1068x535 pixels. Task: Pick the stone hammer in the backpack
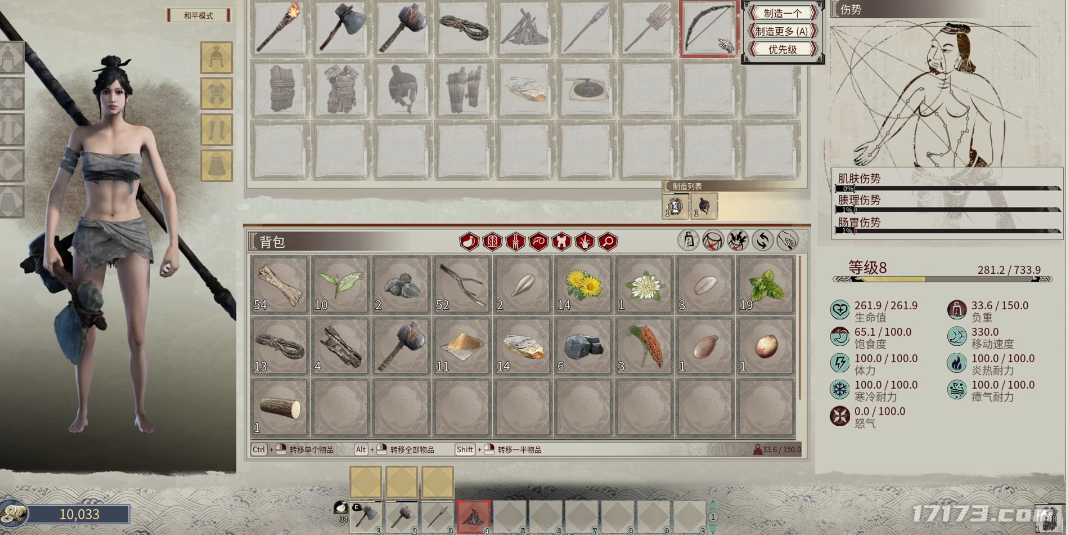(x=402, y=345)
